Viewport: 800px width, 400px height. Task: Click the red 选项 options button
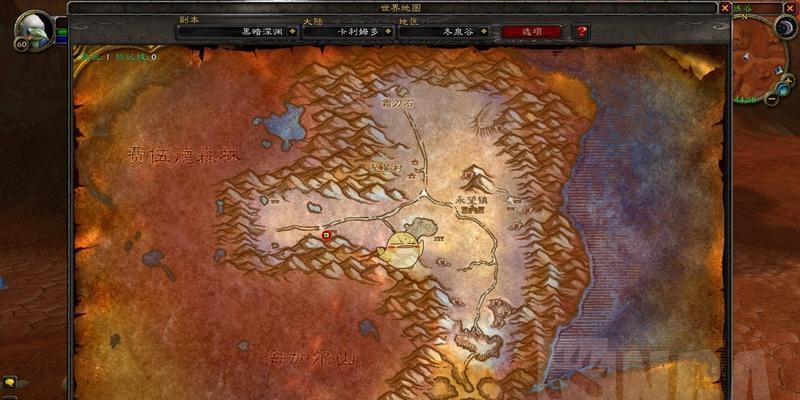tap(531, 31)
